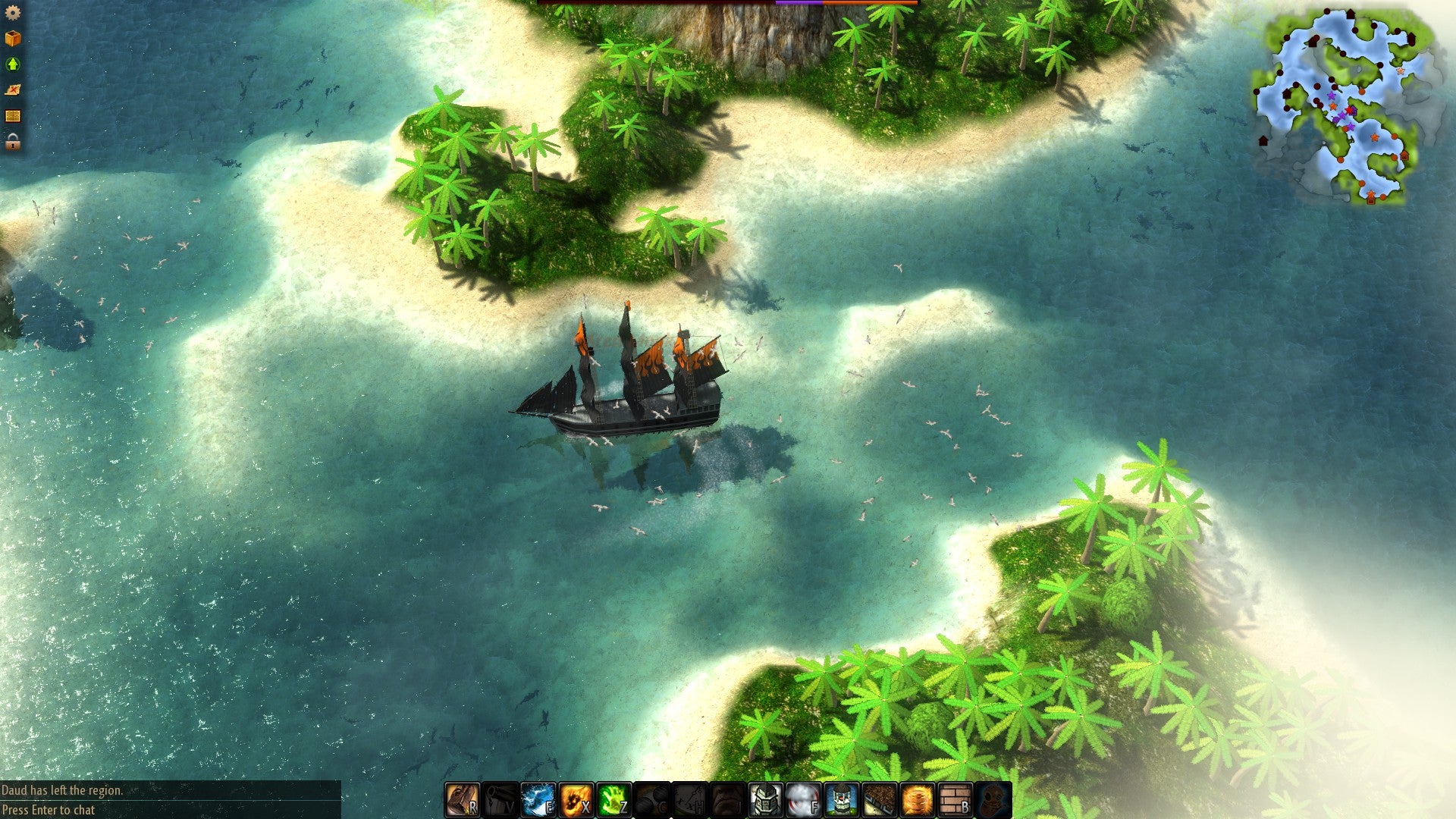Click the Daud has left the region message
Viewport: 1456px width, 819px height.
(x=61, y=792)
